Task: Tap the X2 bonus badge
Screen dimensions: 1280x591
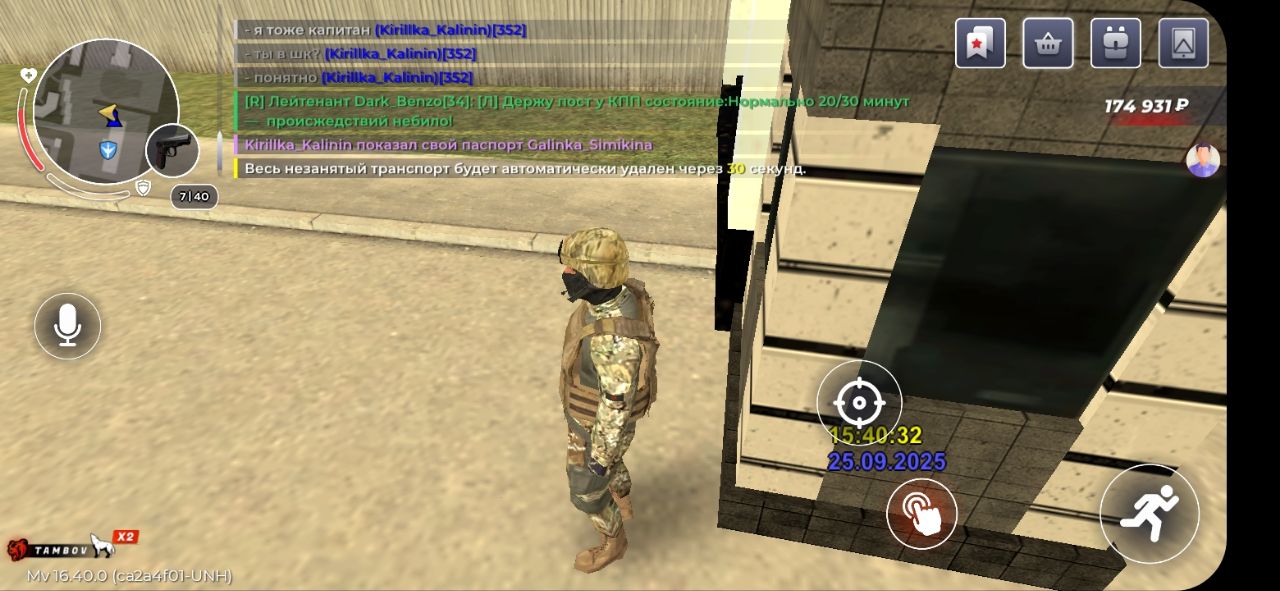Action: 125,537
